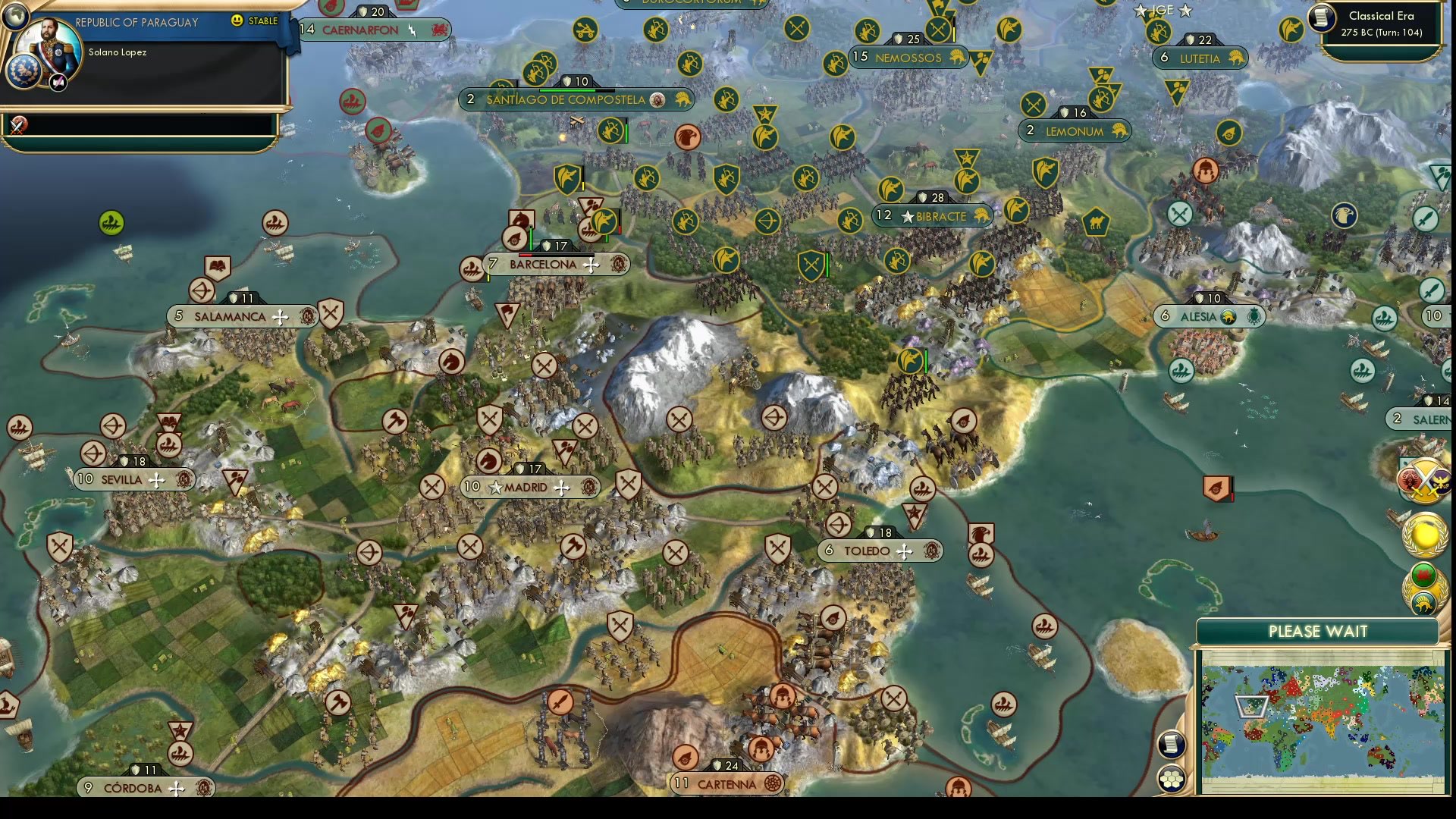Click the STABLE happiness smiley indicator

238,21
